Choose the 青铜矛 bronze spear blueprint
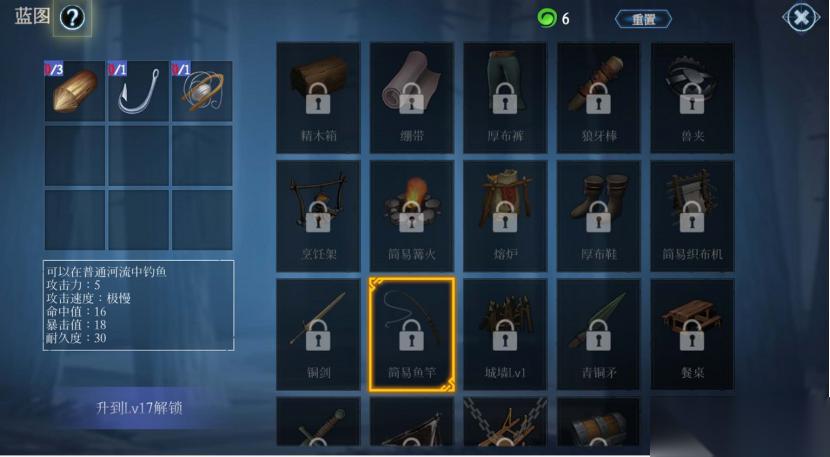Image resolution: width=830 pixels, height=457 pixels. tap(598, 334)
